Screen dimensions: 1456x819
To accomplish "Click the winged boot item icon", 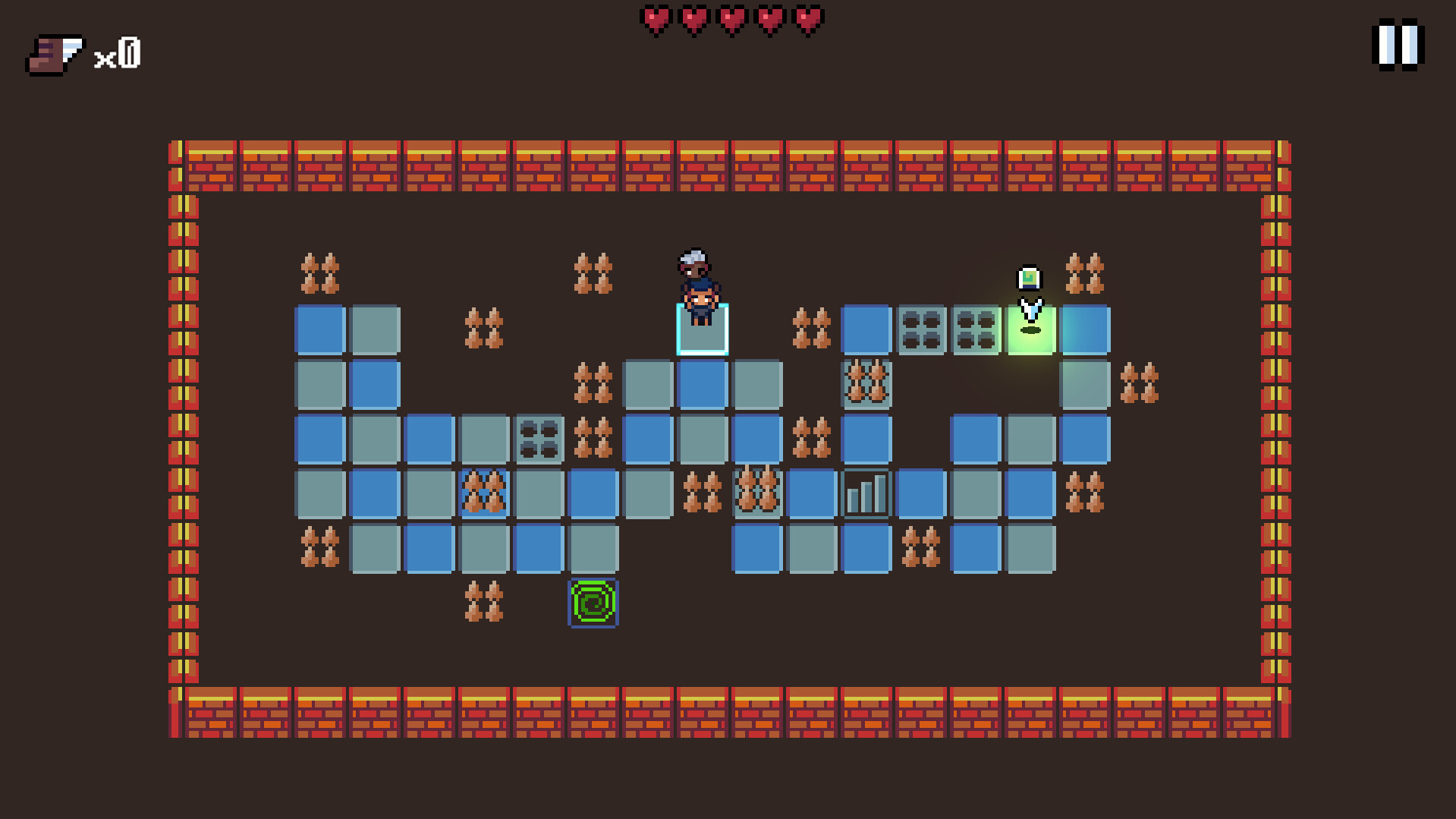I will (53, 53).
